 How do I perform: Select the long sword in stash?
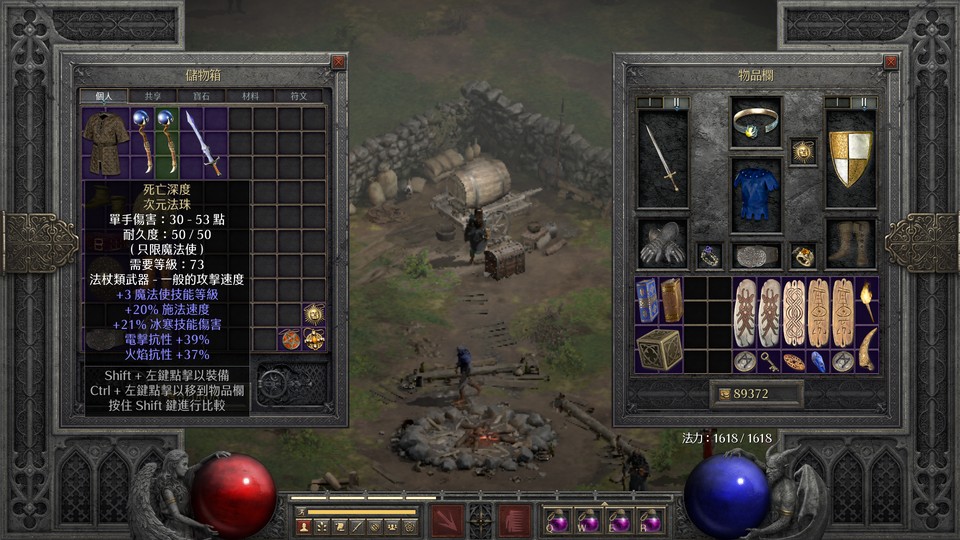(203, 142)
